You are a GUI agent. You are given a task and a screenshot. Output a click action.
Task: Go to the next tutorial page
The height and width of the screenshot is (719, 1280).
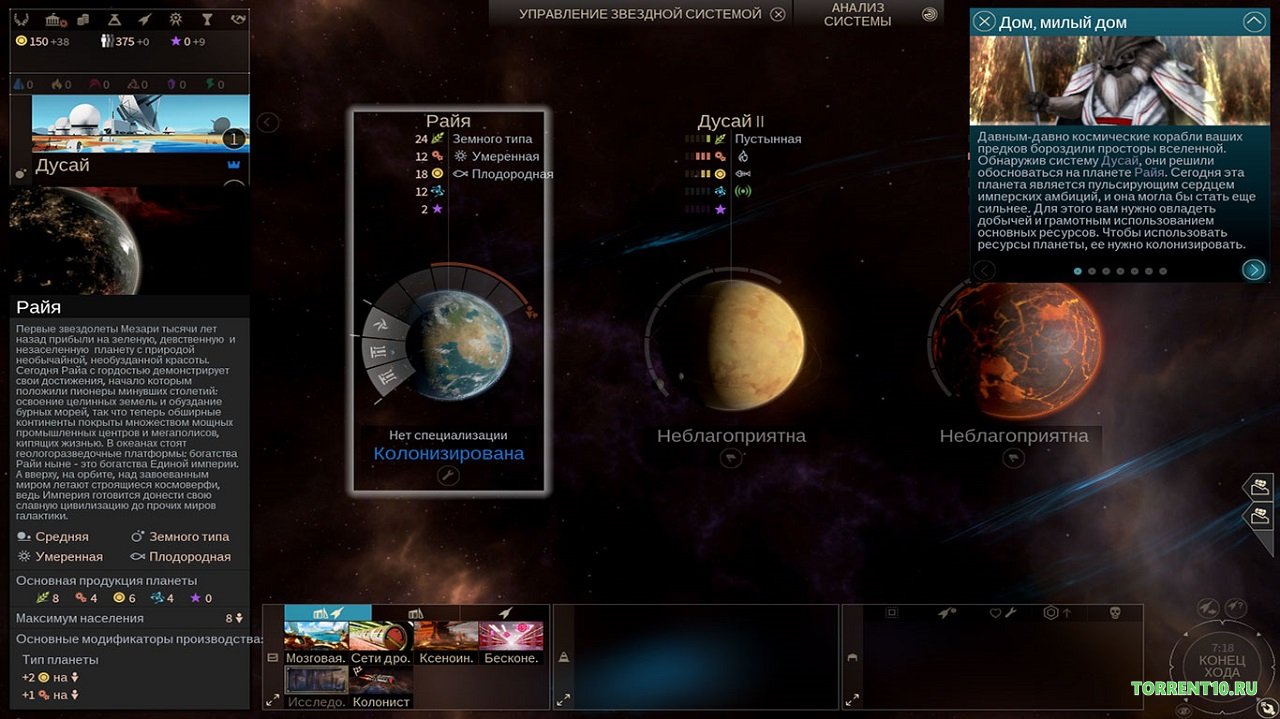point(1253,269)
